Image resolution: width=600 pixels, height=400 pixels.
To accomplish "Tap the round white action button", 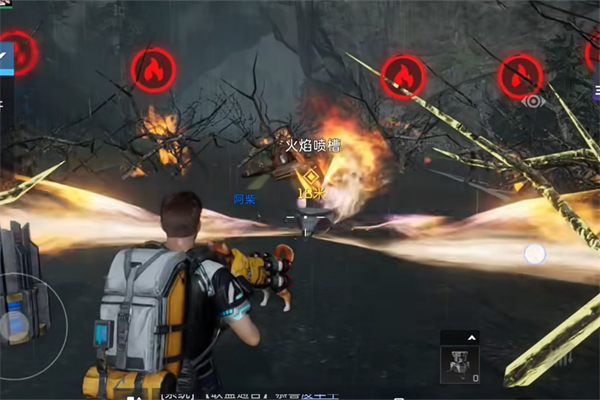I will pos(535,254).
